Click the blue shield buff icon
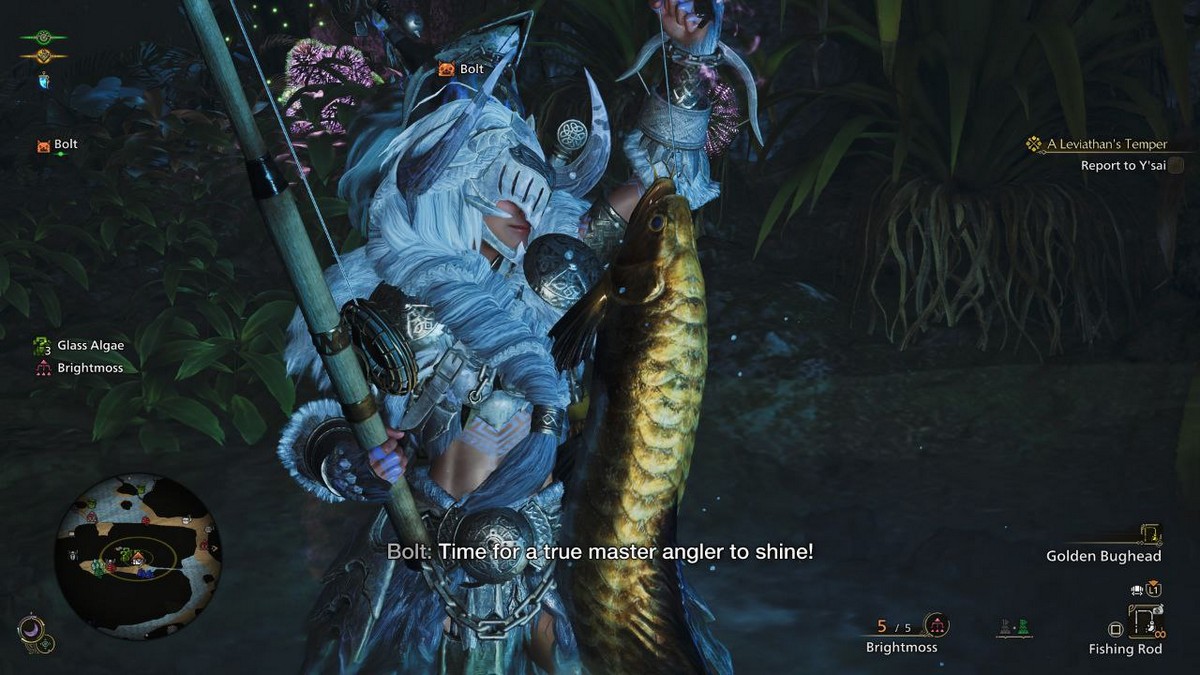Viewport: 1200px width, 675px height. pyautogui.click(x=44, y=80)
